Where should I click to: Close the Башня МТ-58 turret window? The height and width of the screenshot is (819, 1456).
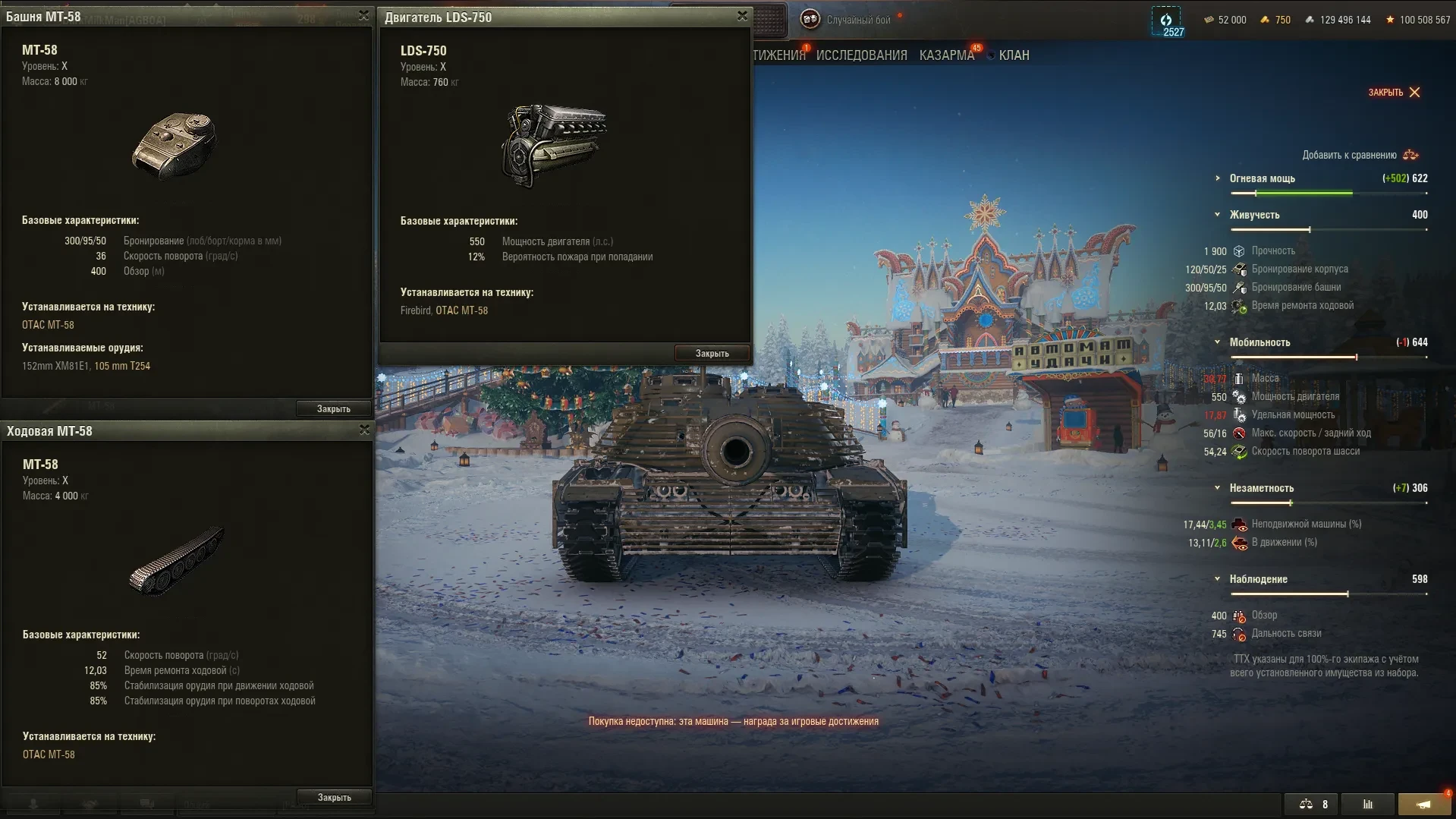(363, 16)
